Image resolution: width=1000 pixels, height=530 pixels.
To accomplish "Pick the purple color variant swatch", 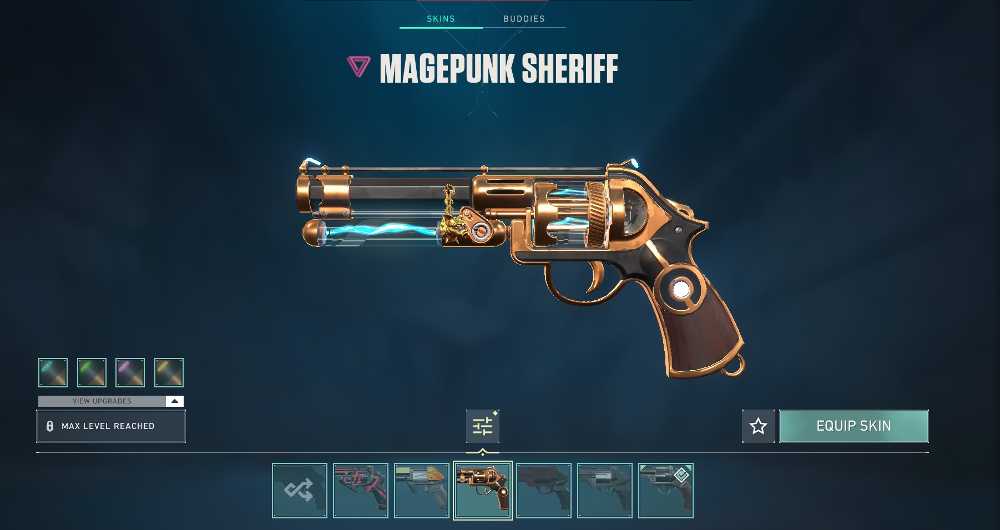I will (130, 373).
